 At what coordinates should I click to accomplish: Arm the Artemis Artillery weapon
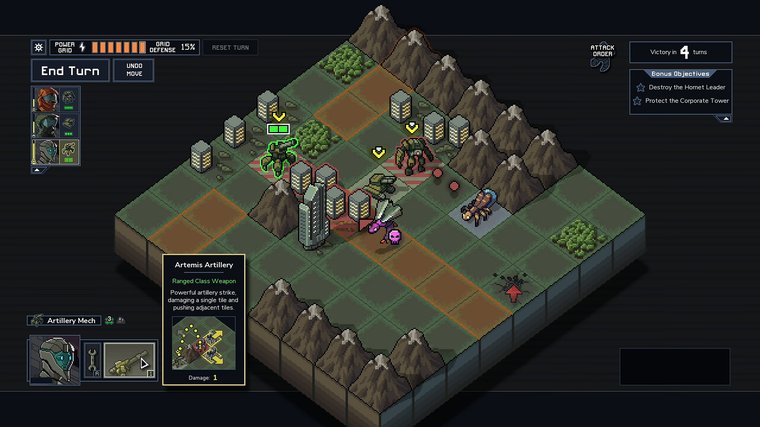[x=130, y=360]
